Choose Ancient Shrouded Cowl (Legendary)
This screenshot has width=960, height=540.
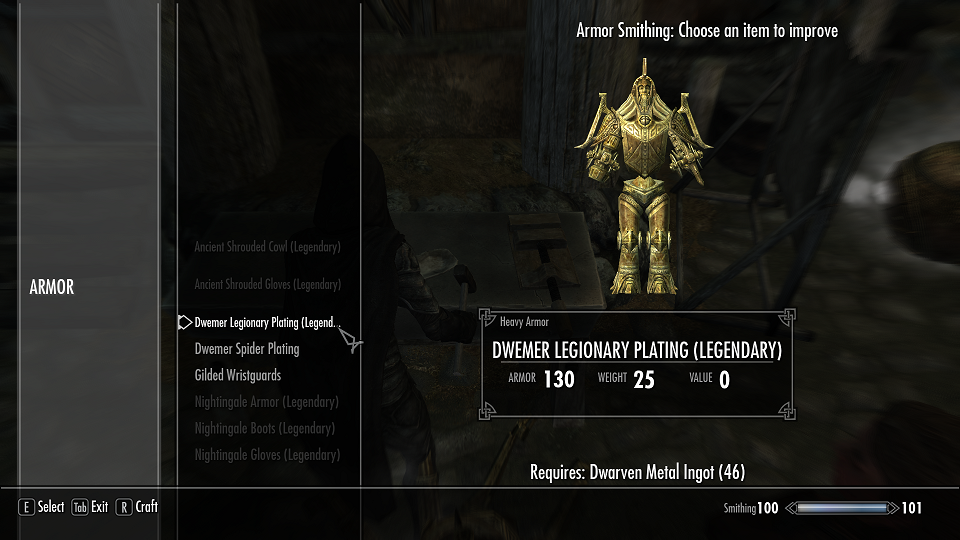point(267,247)
